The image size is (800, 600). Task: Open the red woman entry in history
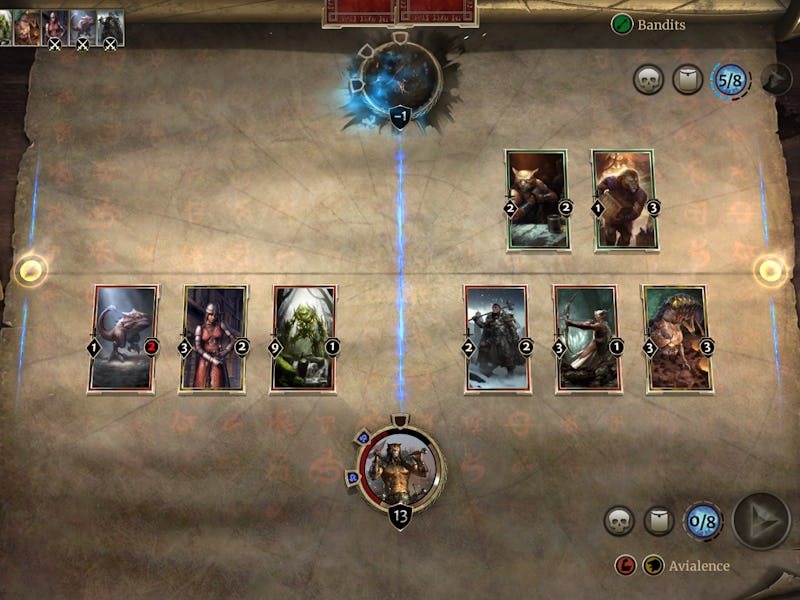point(54,24)
